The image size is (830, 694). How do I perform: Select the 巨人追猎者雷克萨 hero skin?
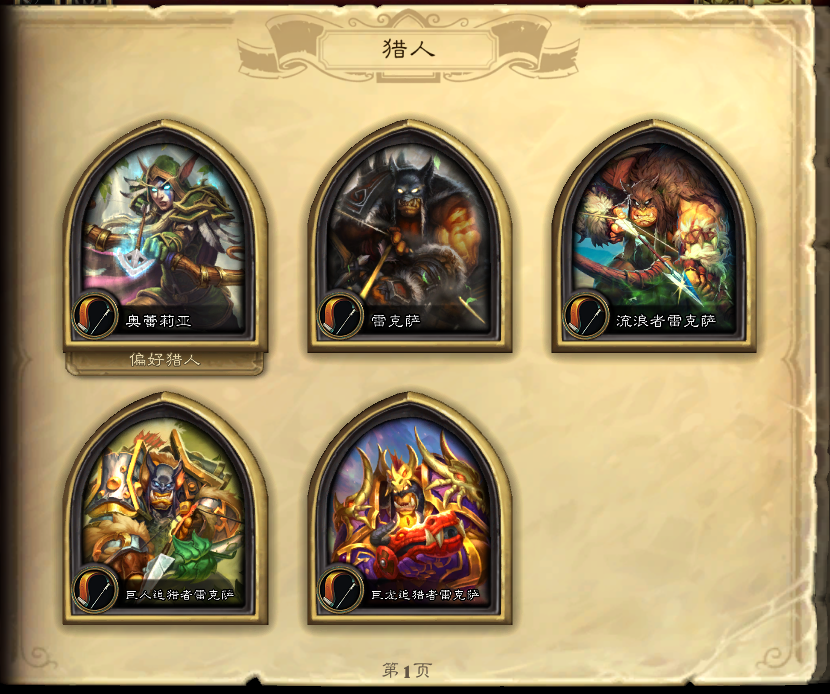point(164,512)
